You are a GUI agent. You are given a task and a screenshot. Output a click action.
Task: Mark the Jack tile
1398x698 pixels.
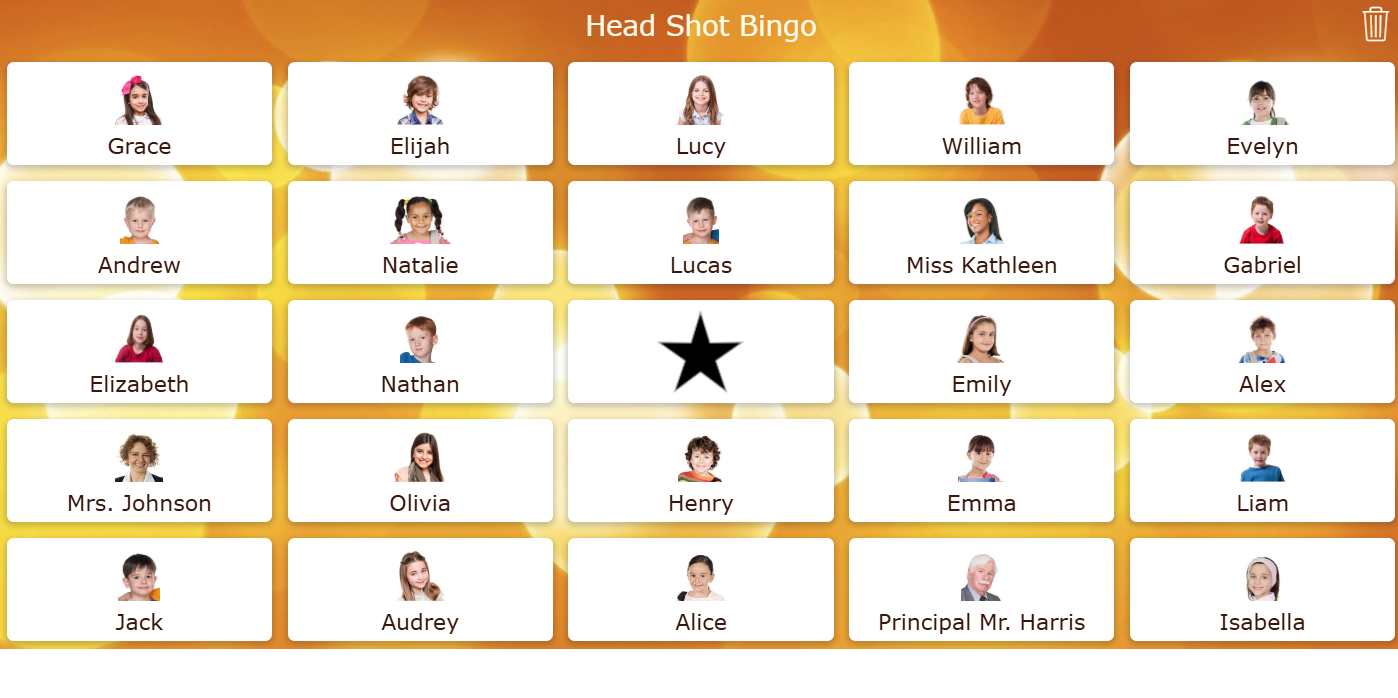[139, 590]
